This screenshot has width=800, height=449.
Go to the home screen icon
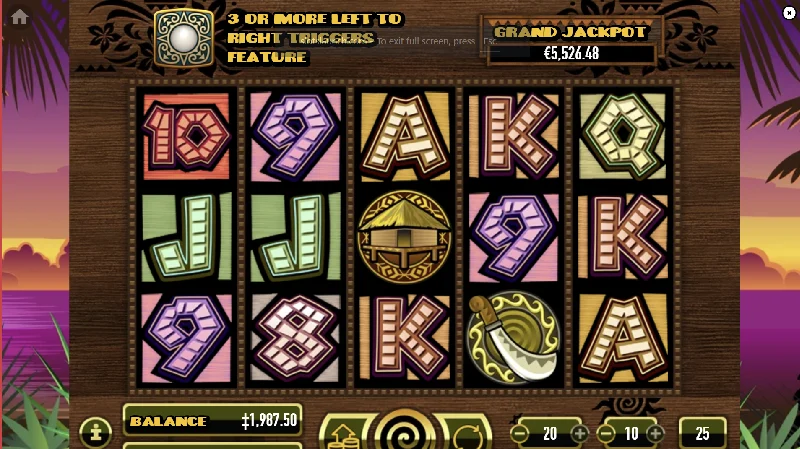tap(19, 17)
